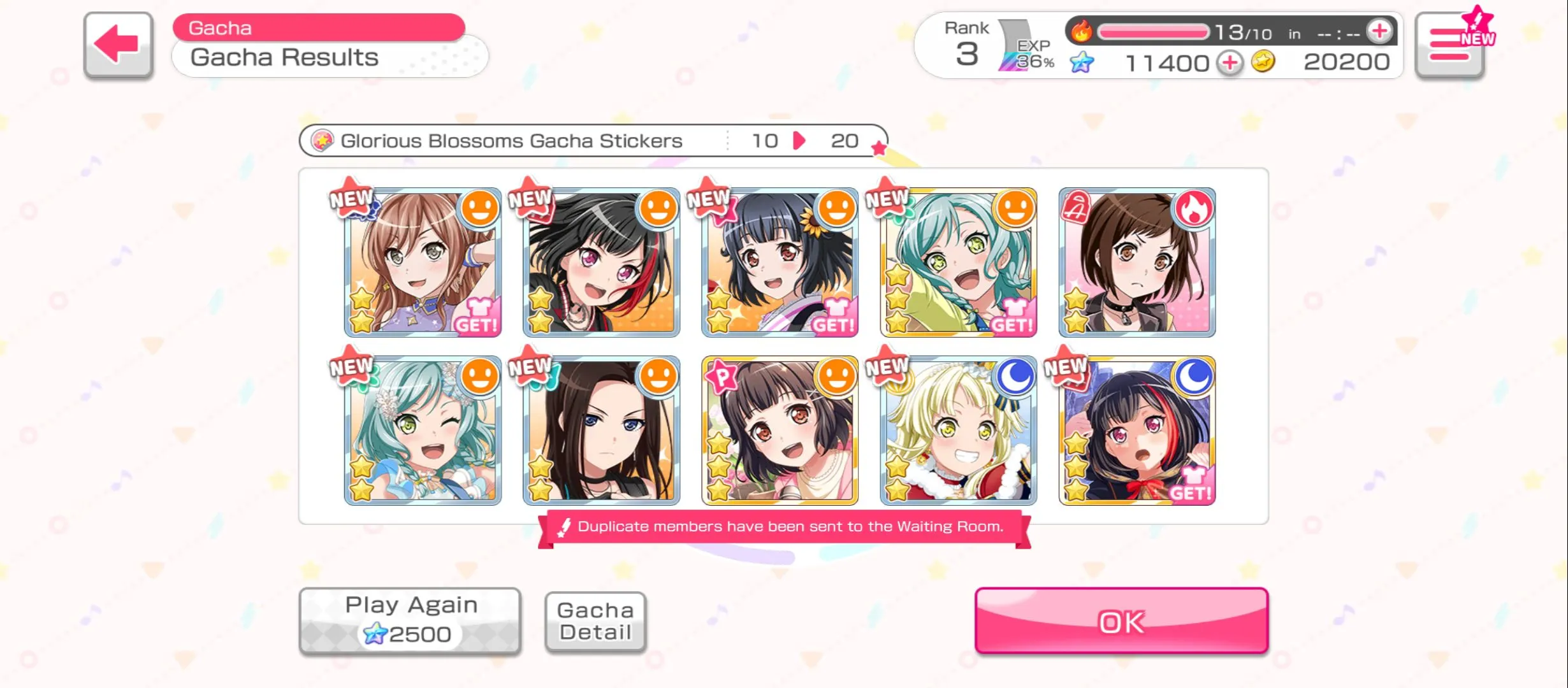Select the red-streaked girl with red ribbon card
This screenshot has height=688, width=1568.
tap(1136, 431)
